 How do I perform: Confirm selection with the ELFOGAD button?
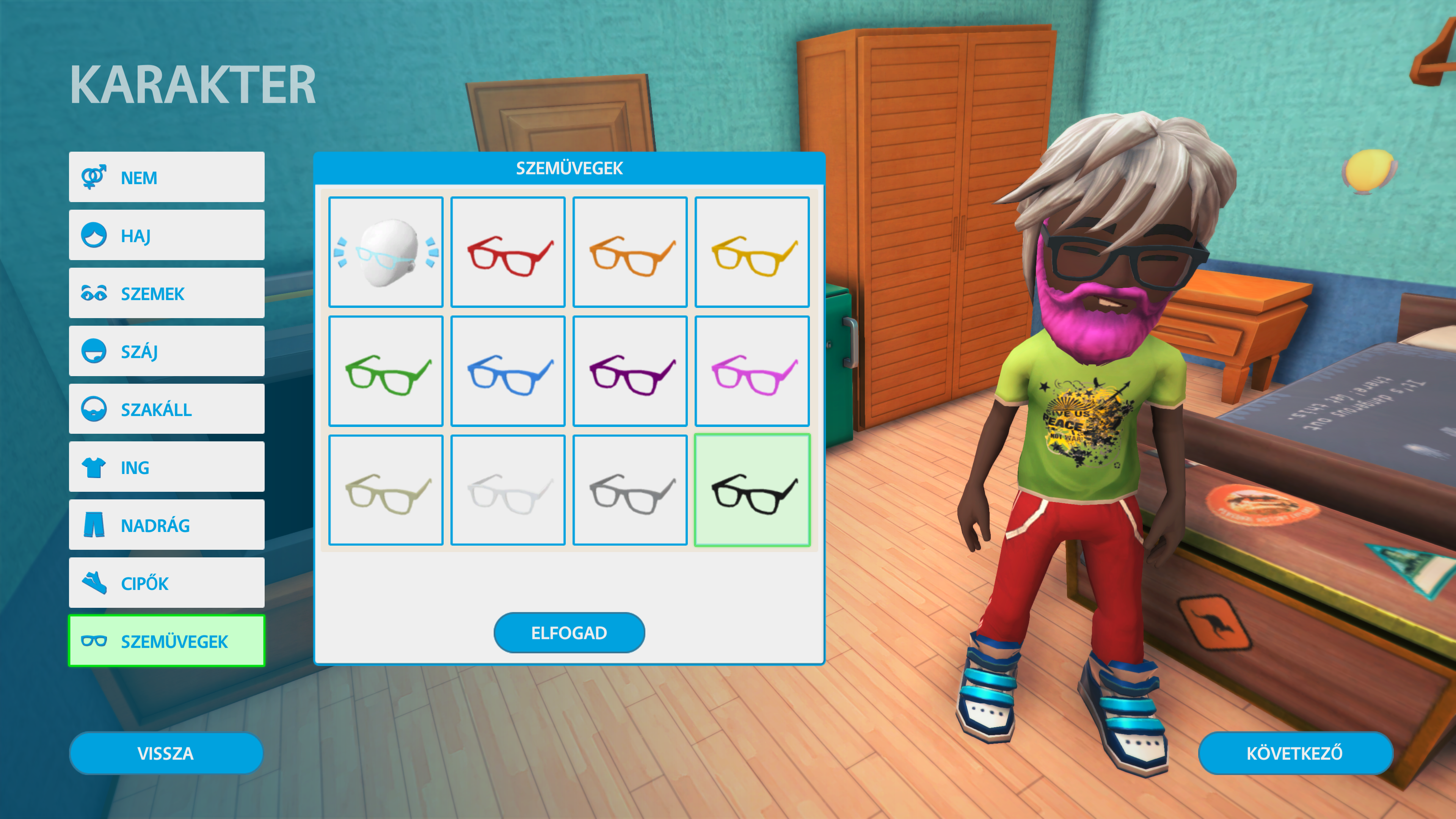click(569, 632)
